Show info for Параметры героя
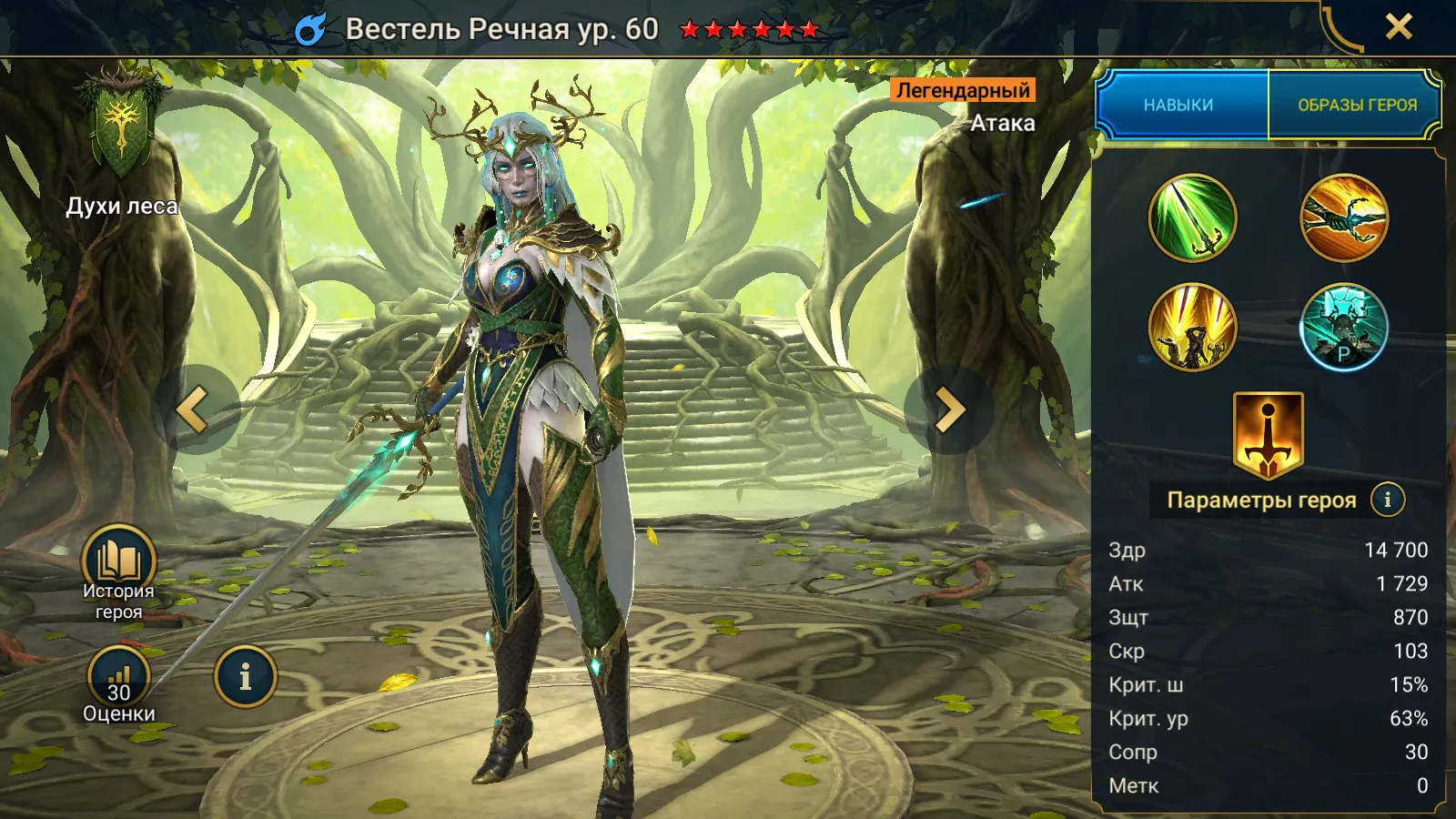The image size is (1456, 819). [x=1388, y=500]
